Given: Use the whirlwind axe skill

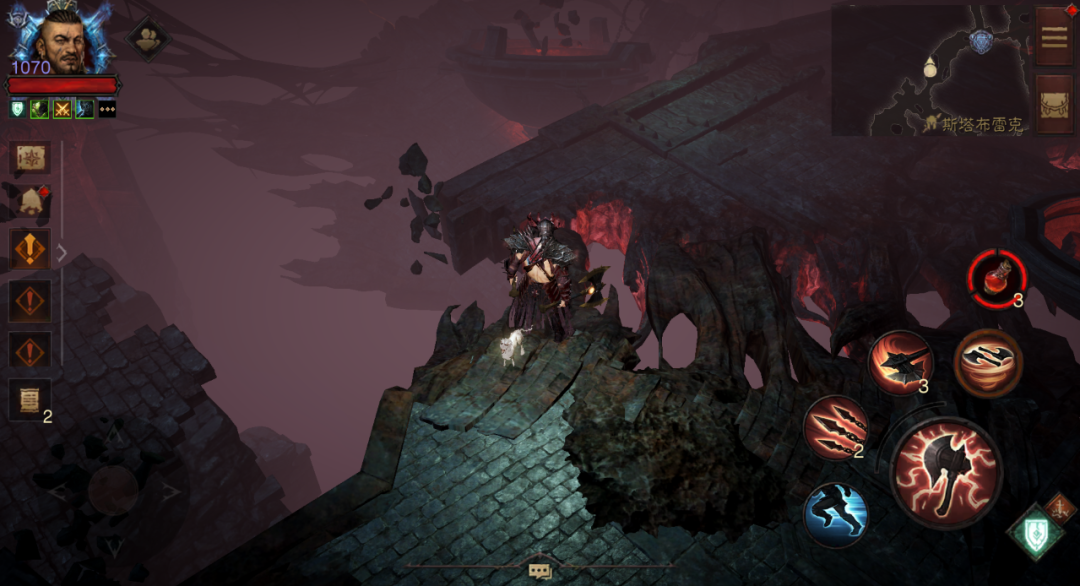Looking at the screenshot, I should click(988, 363).
